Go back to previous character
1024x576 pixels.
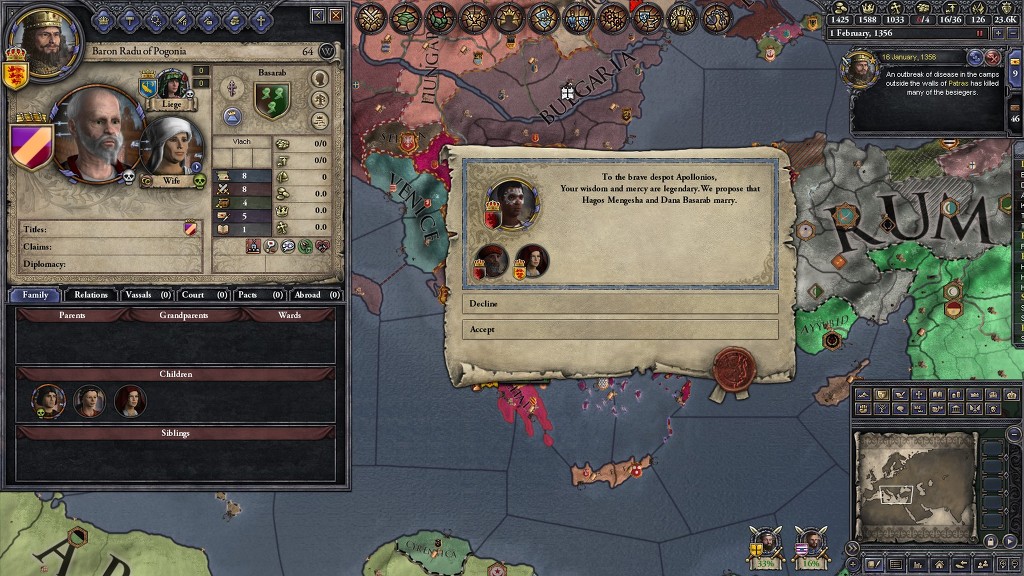pos(318,15)
